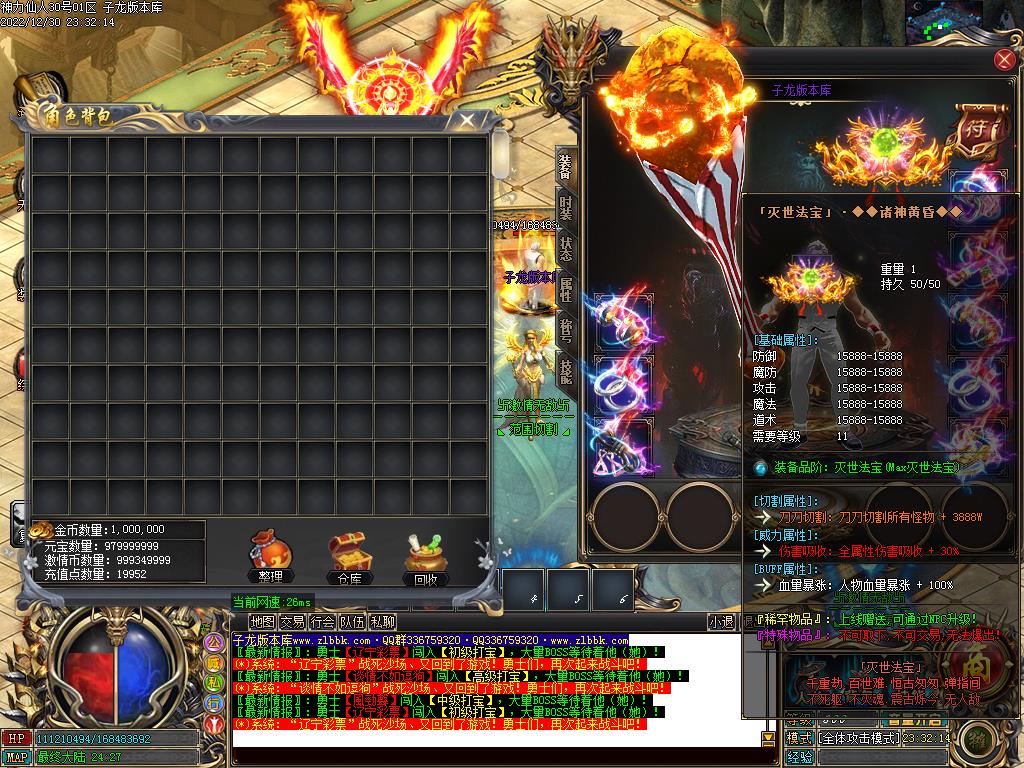Click the 符 talisman badge icon
Screen dimensions: 1024x768
pyautogui.click(x=976, y=131)
